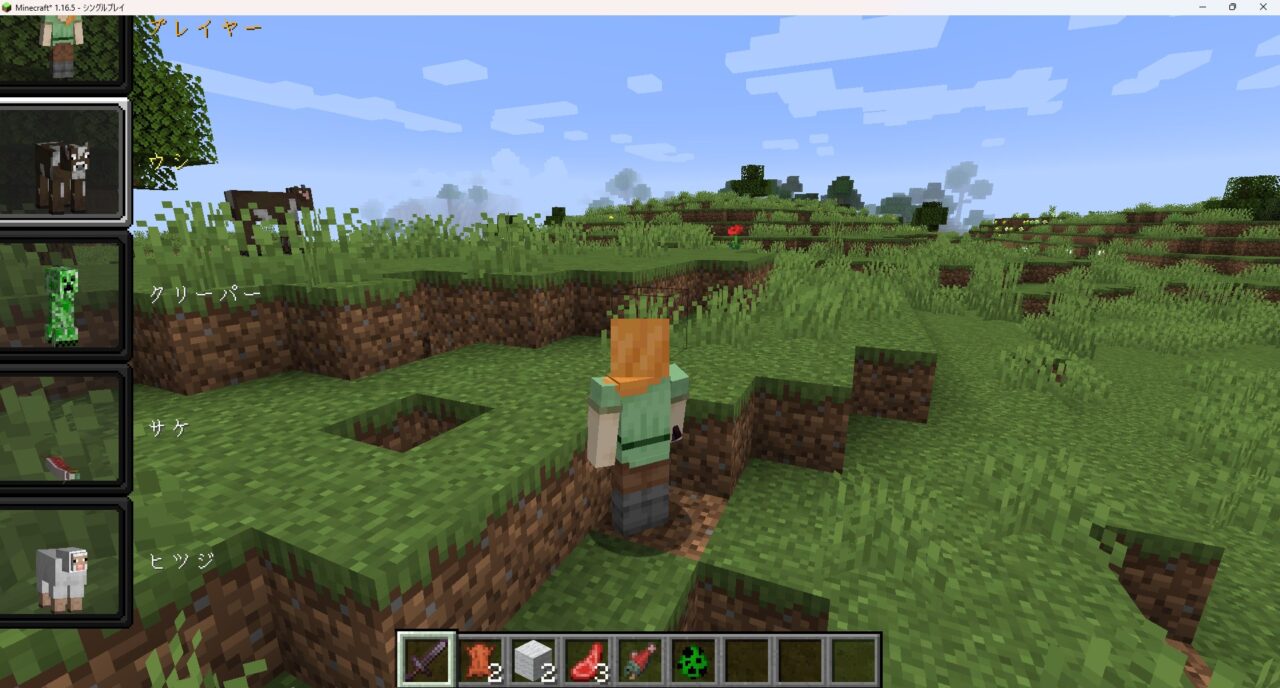Close the Minecraft window

[1261, 7]
